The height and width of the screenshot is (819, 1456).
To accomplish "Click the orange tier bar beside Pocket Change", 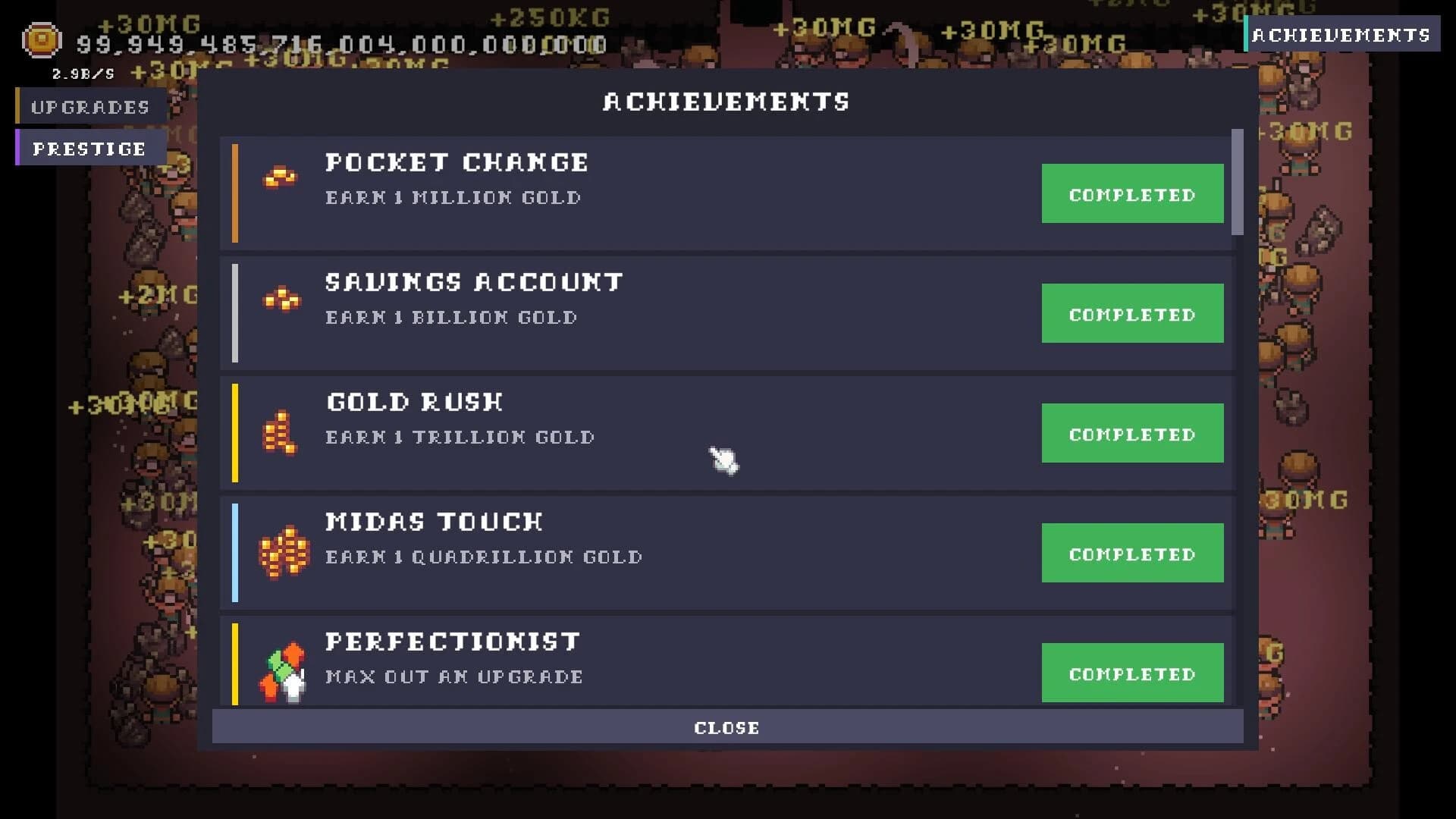I will tap(235, 192).
